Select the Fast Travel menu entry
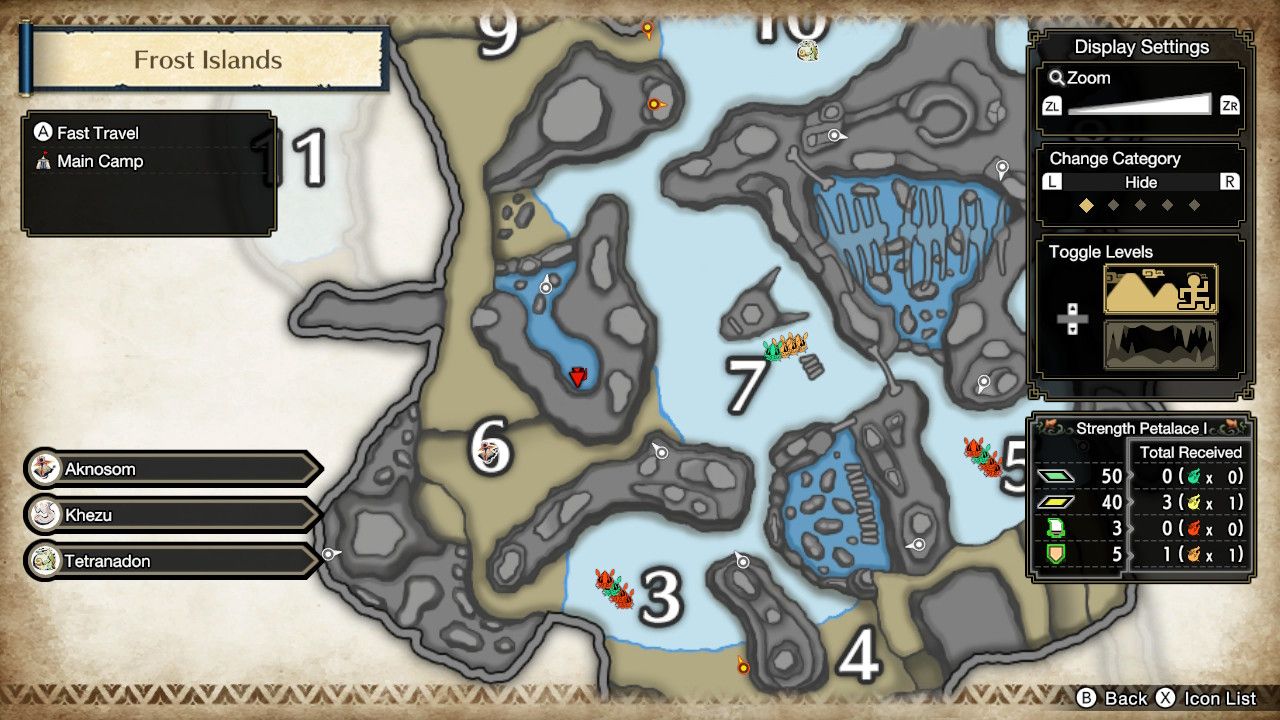The width and height of the screenshot is (1280, 720). click(x=100, y=132)
